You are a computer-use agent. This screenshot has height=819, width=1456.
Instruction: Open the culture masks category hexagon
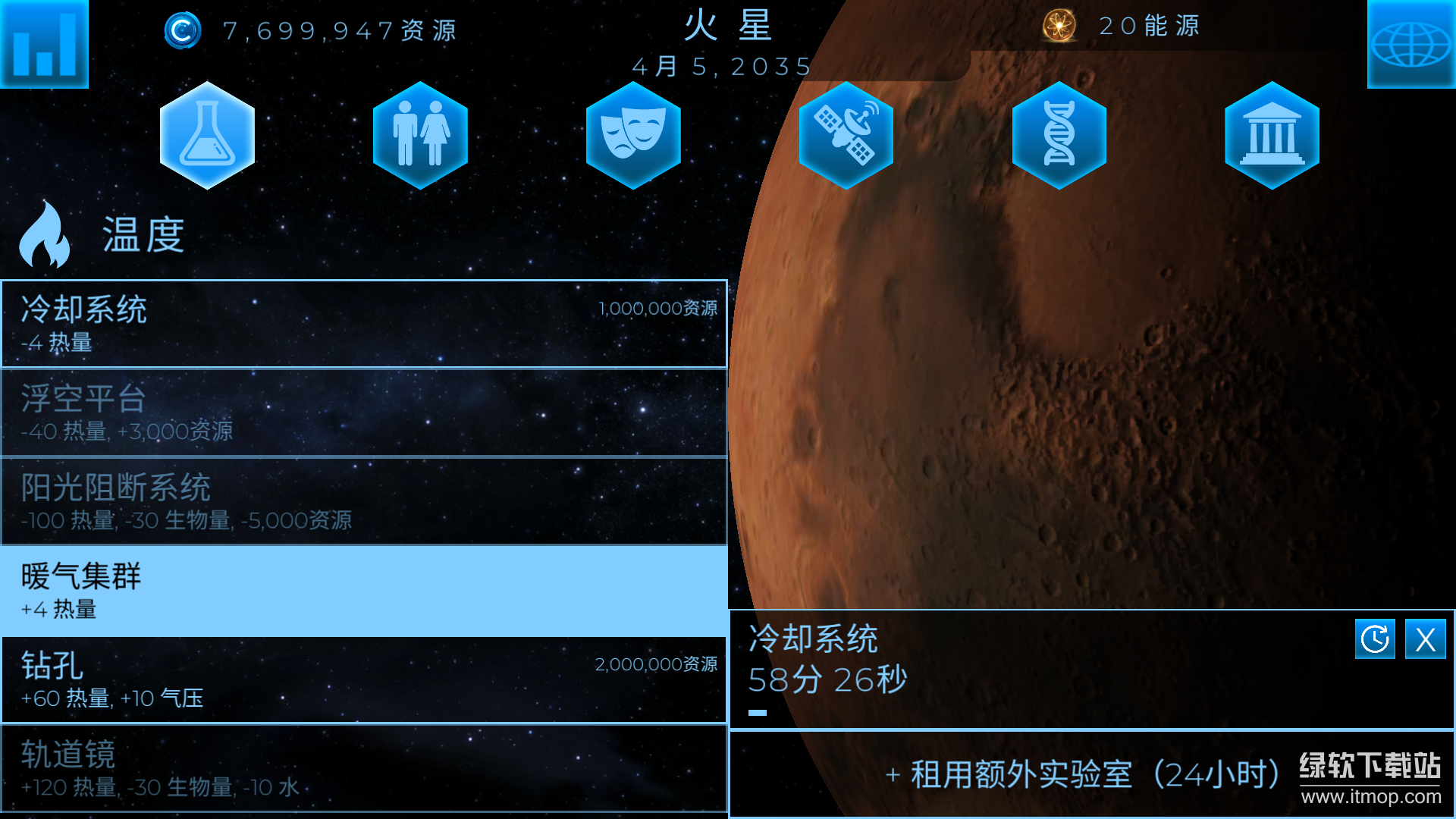[633, 135]
